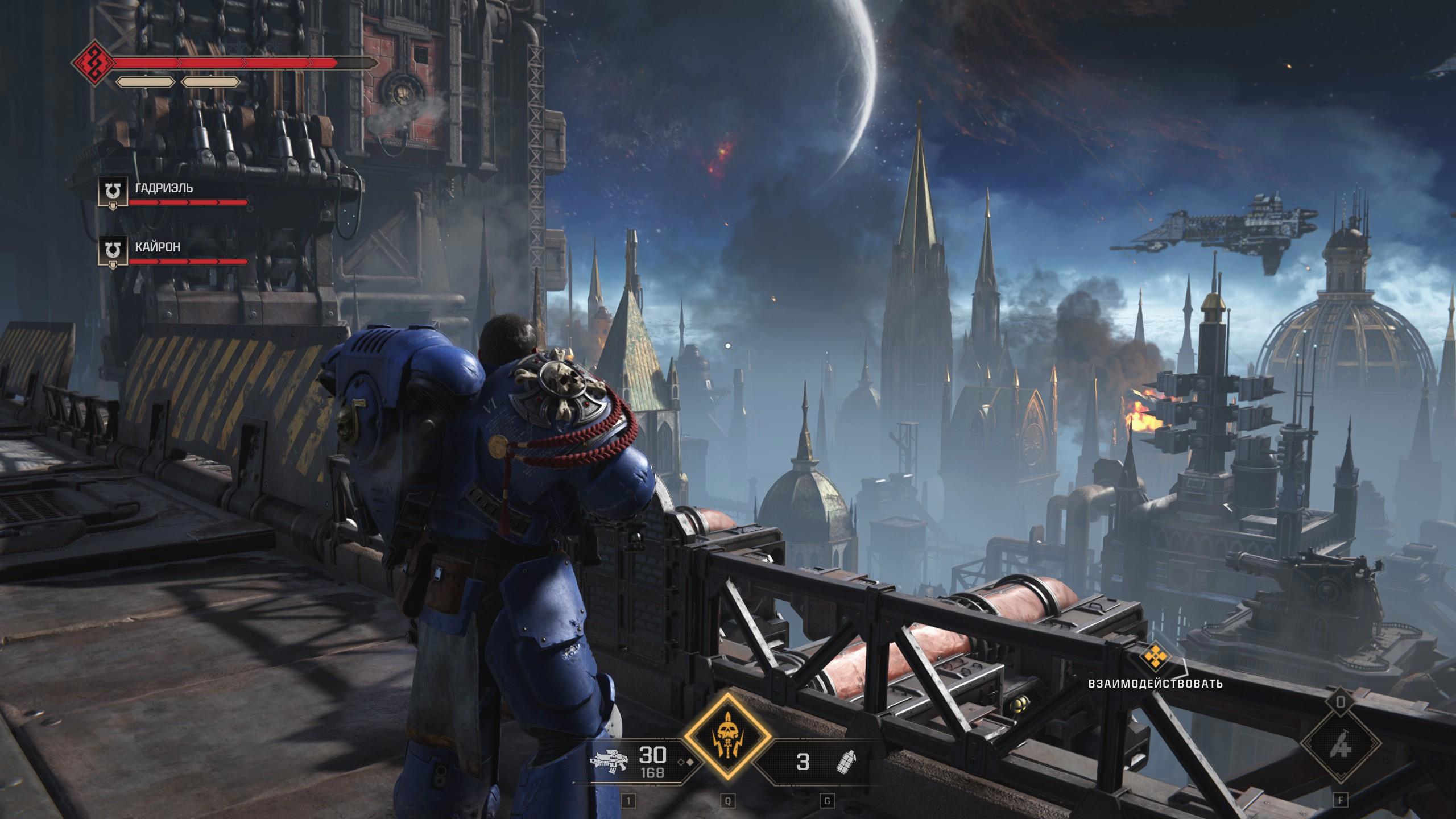Screen dimensions: 1456x819
Task: Select the frag grenade icon
Action: click(x=846, y=761)
